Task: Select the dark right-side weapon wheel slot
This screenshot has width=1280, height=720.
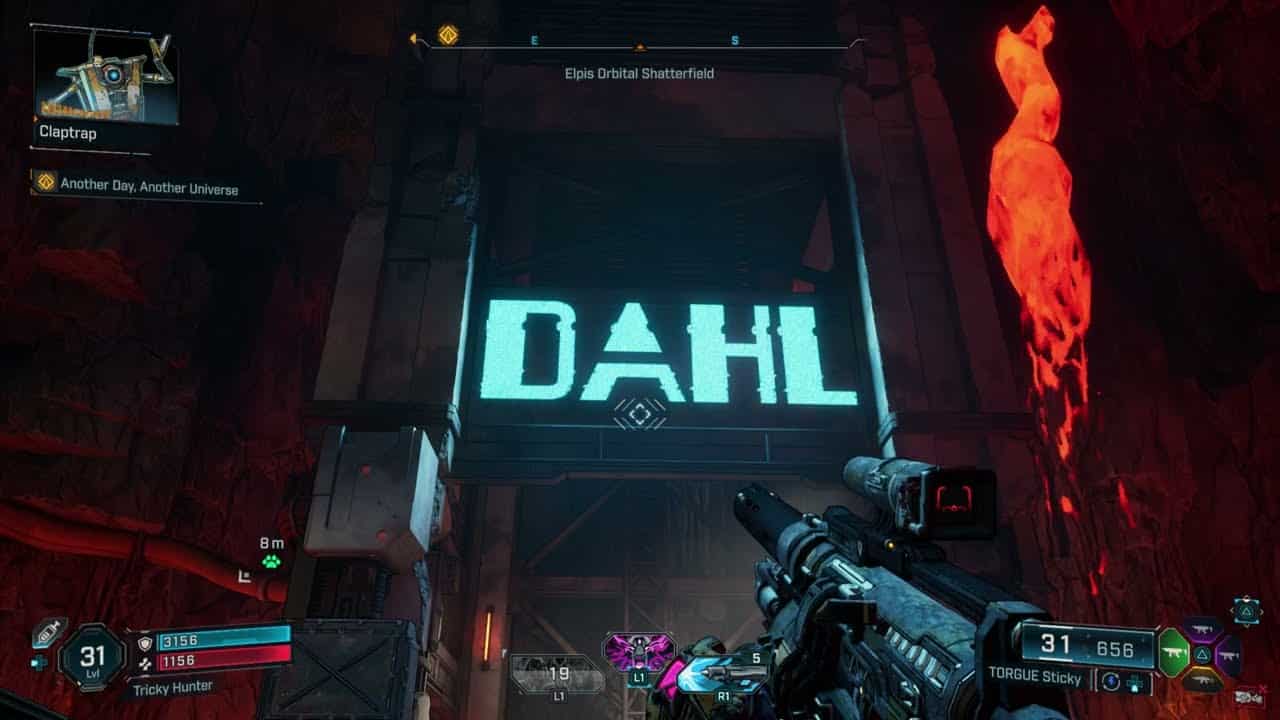Action: tap(1229, 655)
